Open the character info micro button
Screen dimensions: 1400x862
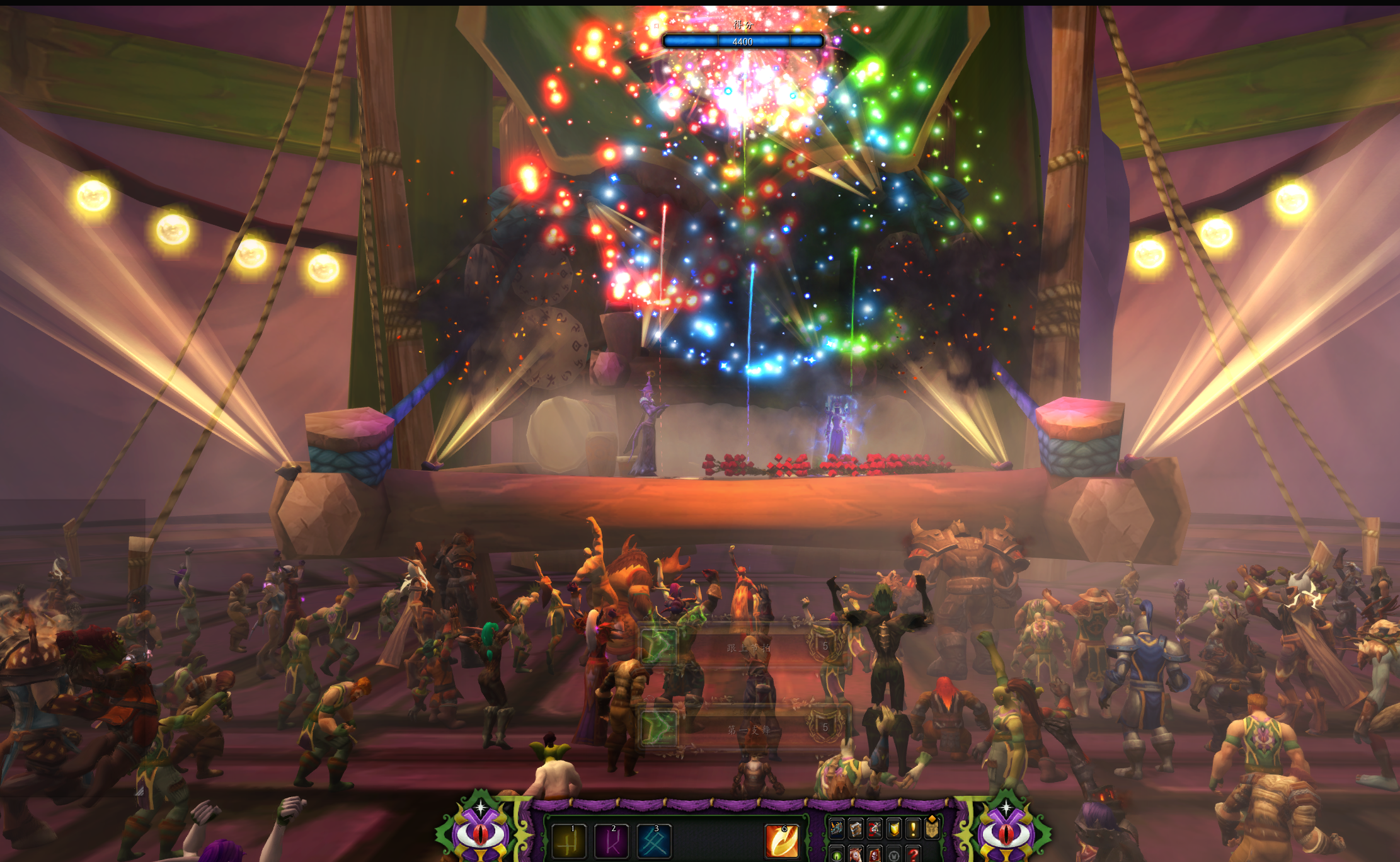pos(837,829)
